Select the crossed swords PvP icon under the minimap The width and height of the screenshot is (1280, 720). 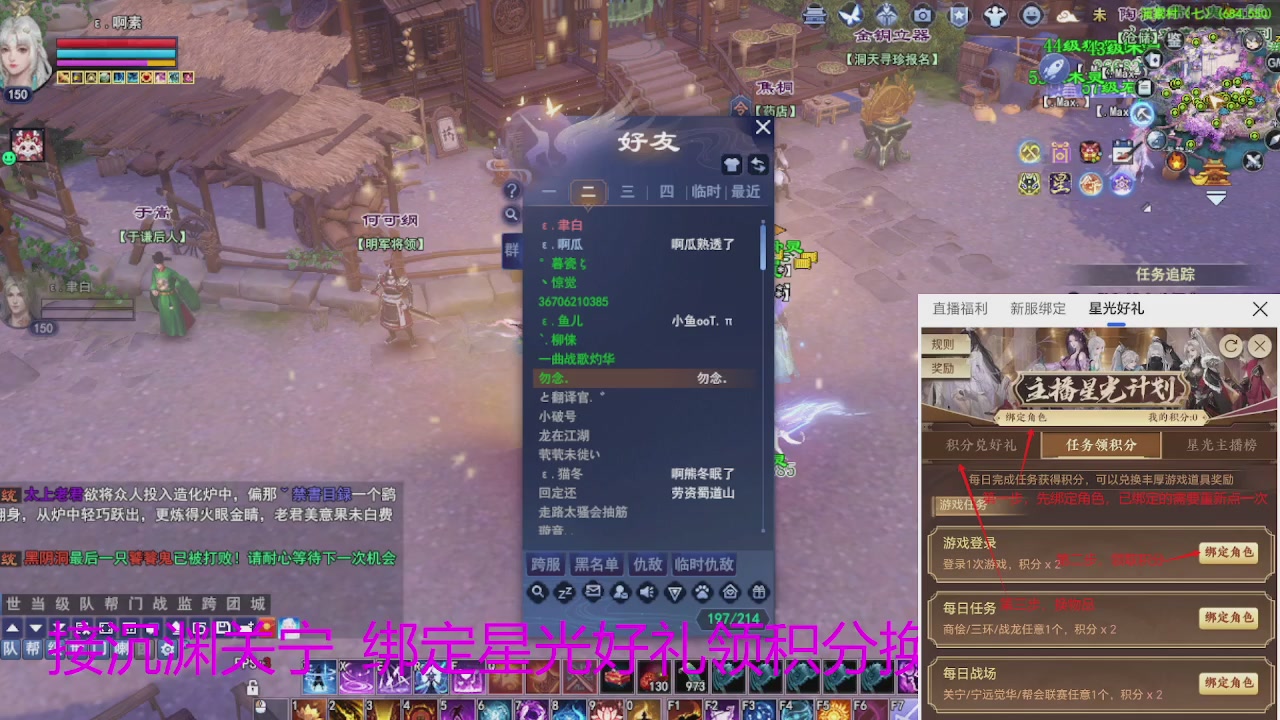pyautogui.click(x=1253, y=161)
